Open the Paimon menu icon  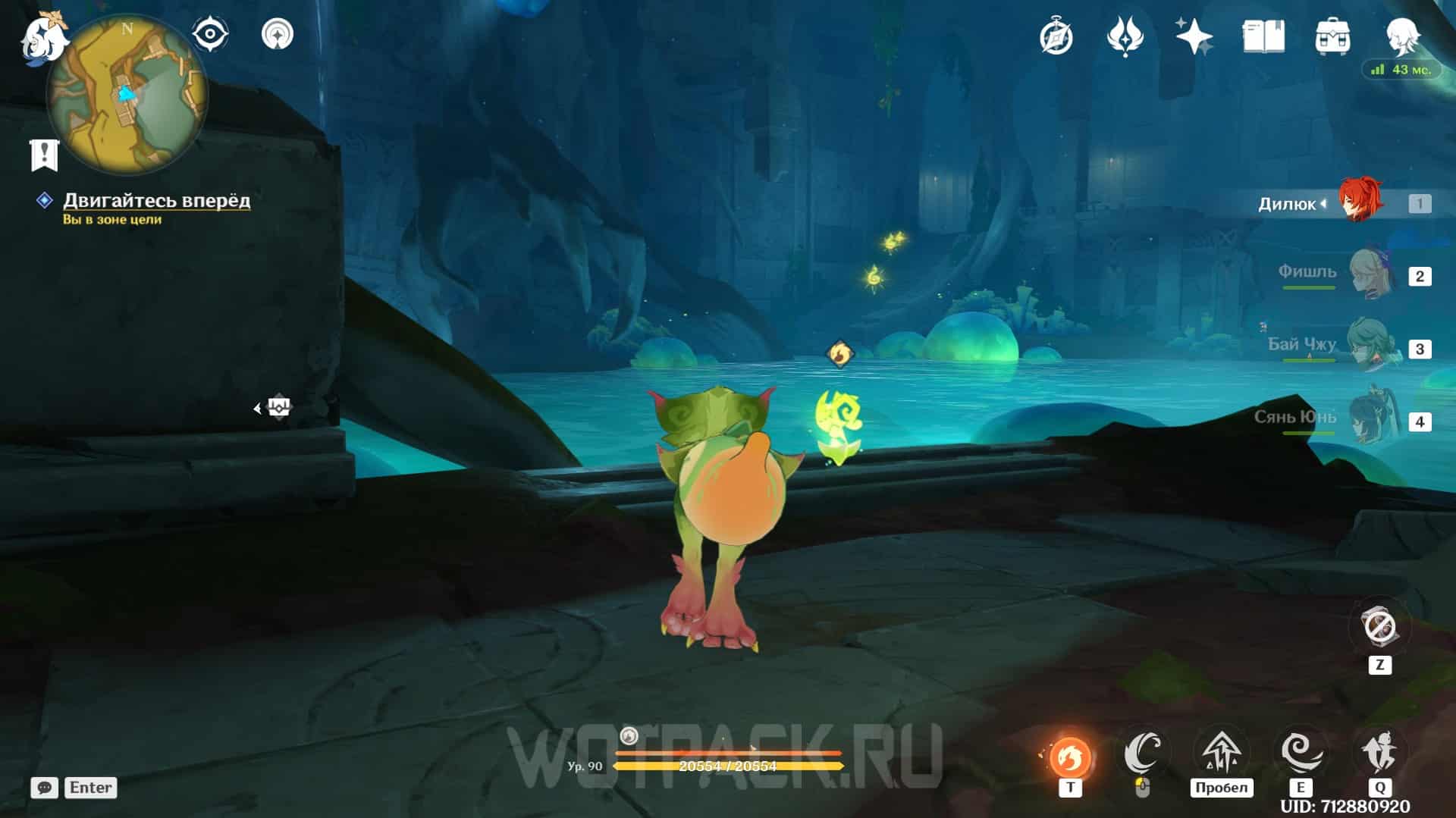tap(42, 38)
